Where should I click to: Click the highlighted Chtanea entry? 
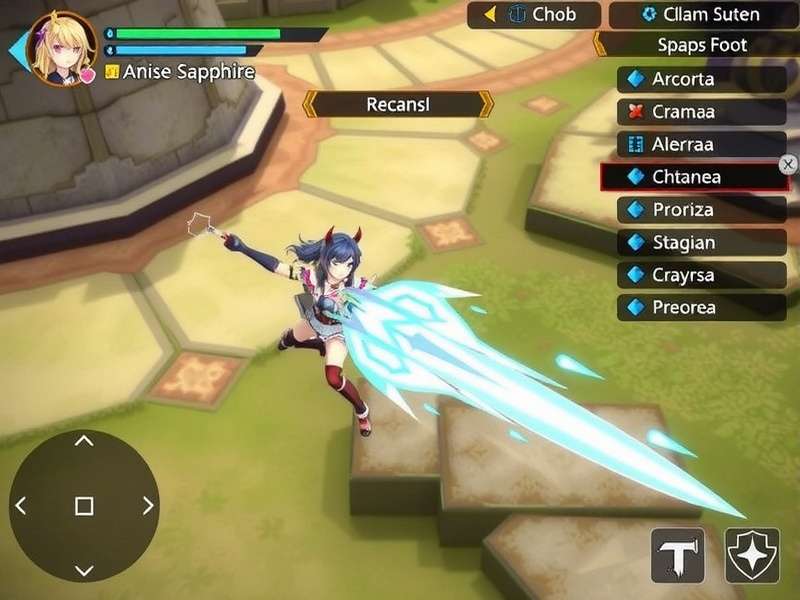point(694,177)
